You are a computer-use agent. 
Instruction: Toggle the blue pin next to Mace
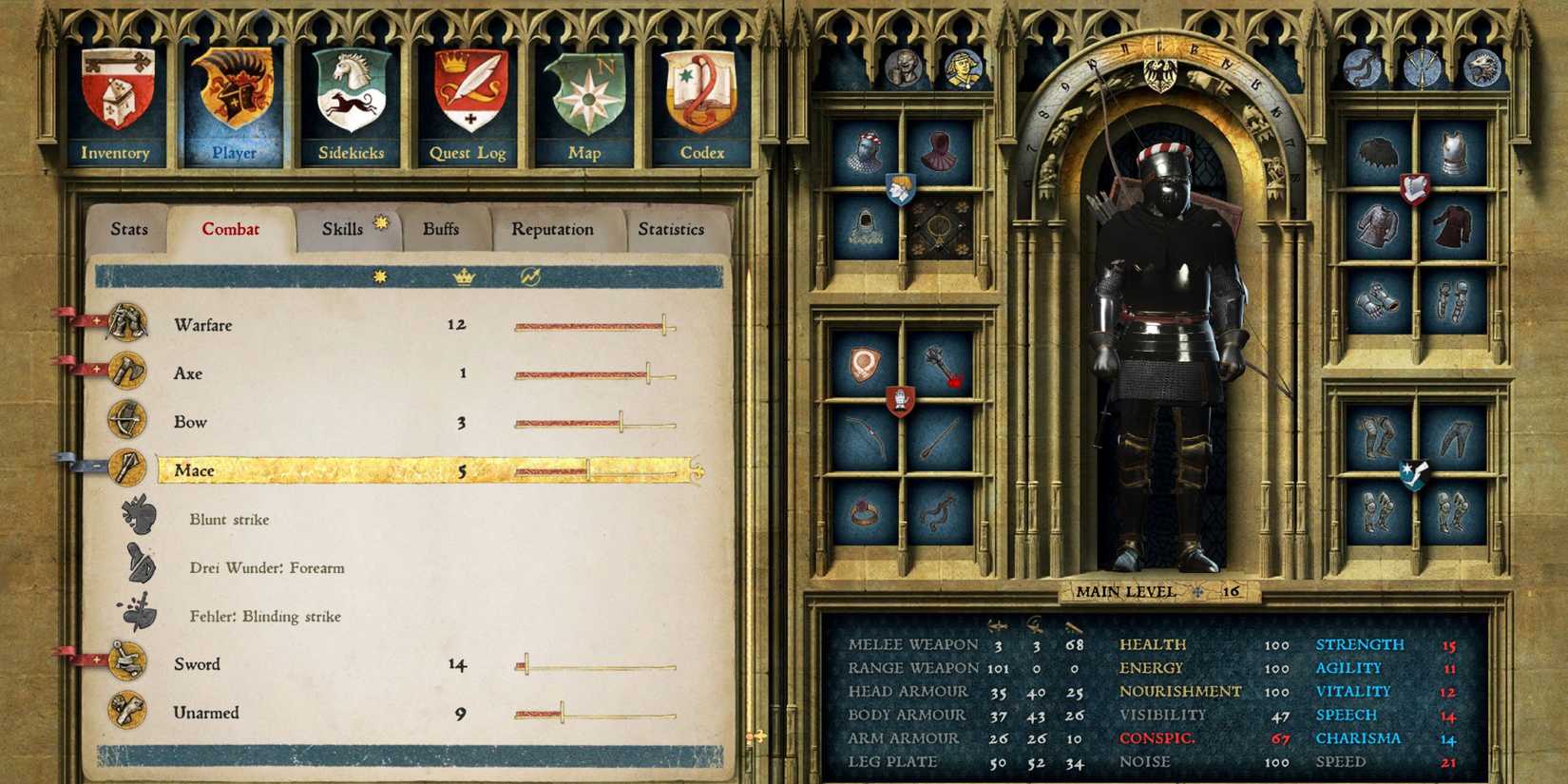click(x=92, y=466)
